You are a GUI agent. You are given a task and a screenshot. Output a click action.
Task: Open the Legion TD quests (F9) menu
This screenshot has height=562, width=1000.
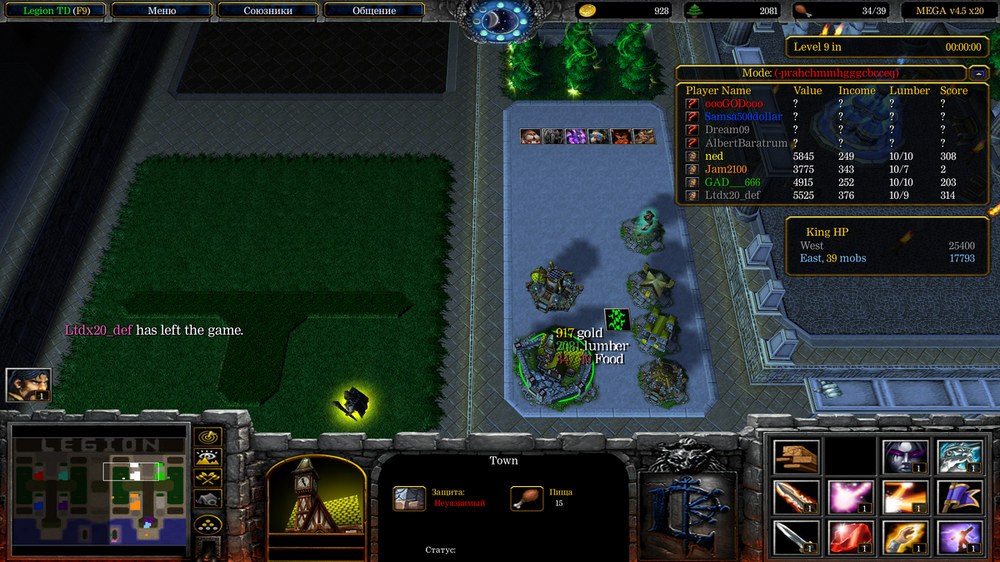point(52,10)
